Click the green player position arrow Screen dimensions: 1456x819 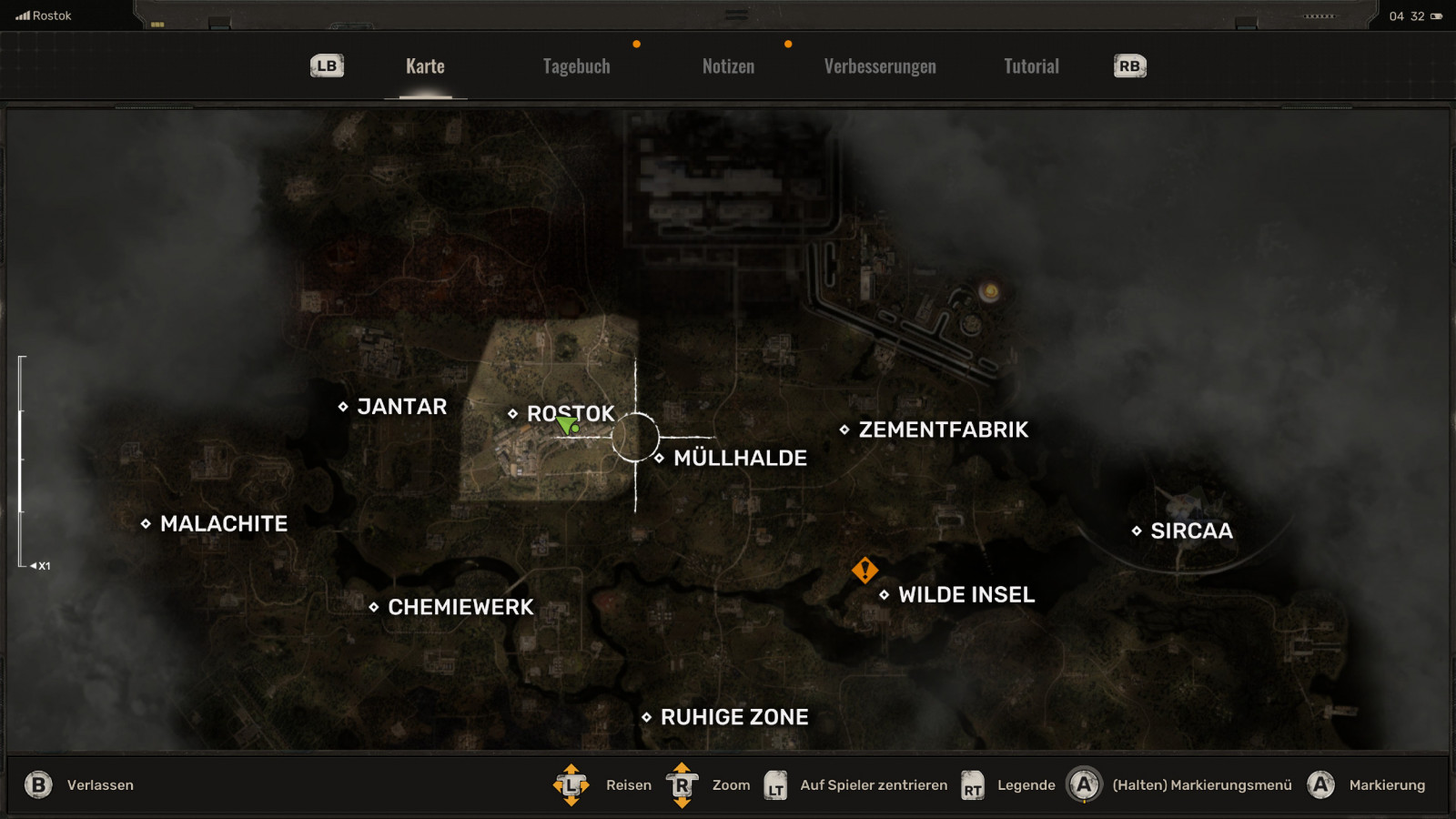567,425
